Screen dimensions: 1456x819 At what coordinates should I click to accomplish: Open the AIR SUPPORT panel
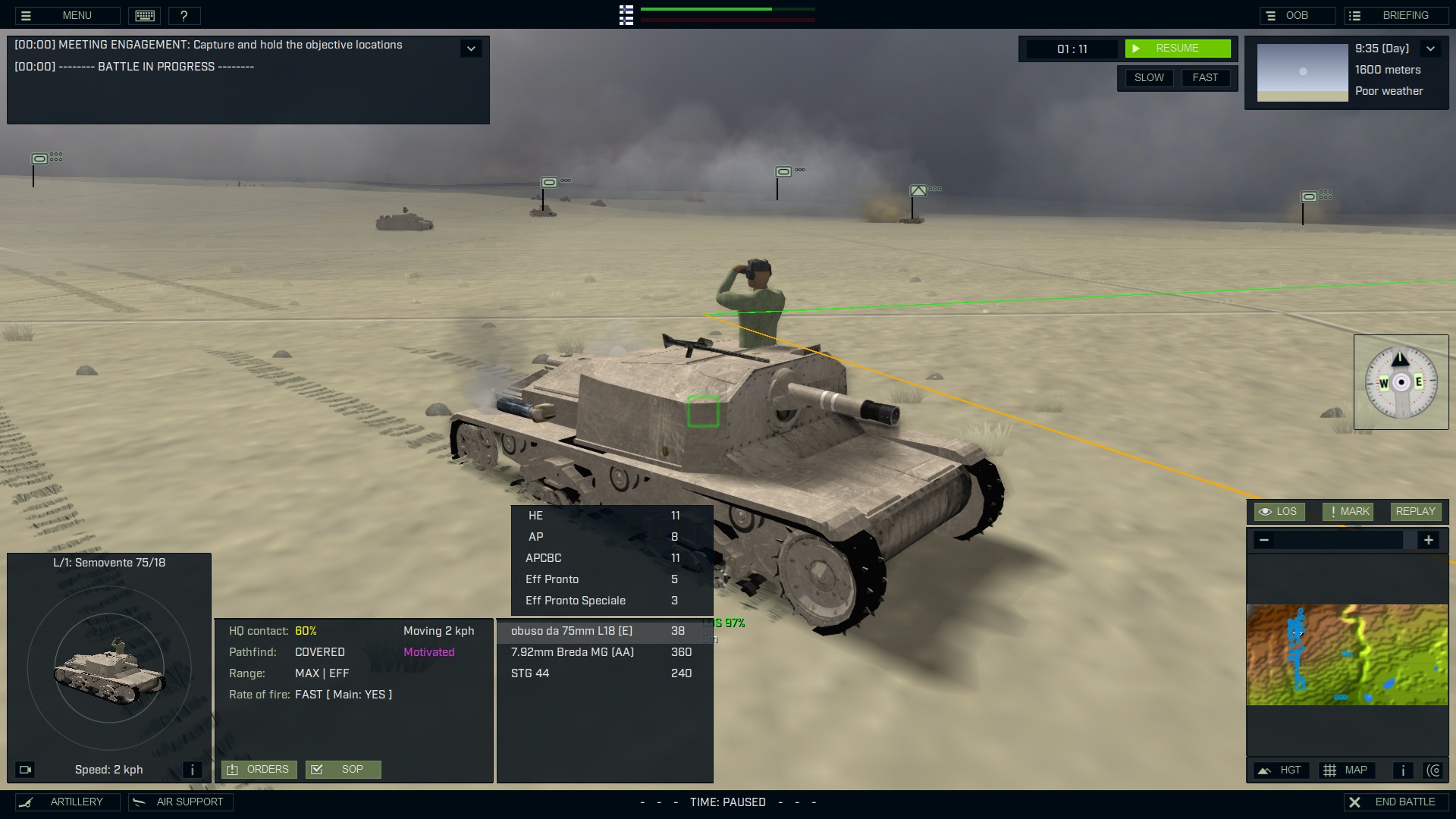[180, 802]
